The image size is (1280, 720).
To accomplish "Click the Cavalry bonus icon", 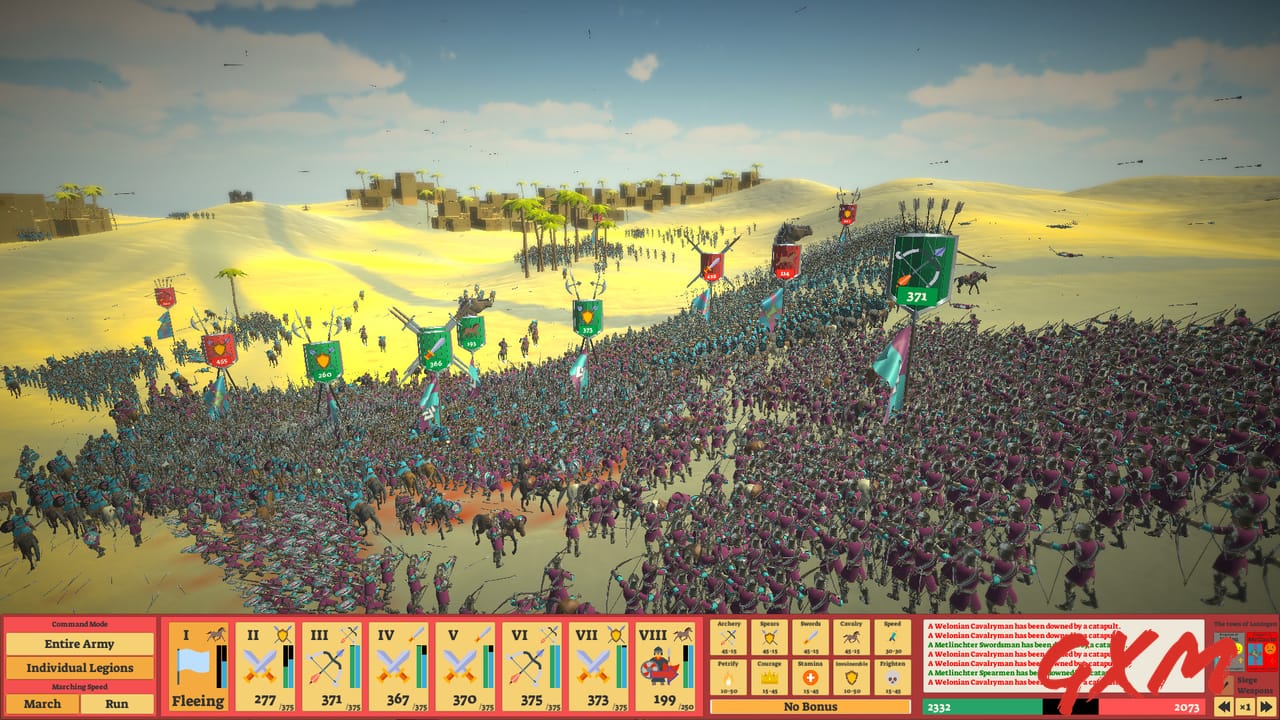I will 851,637.
